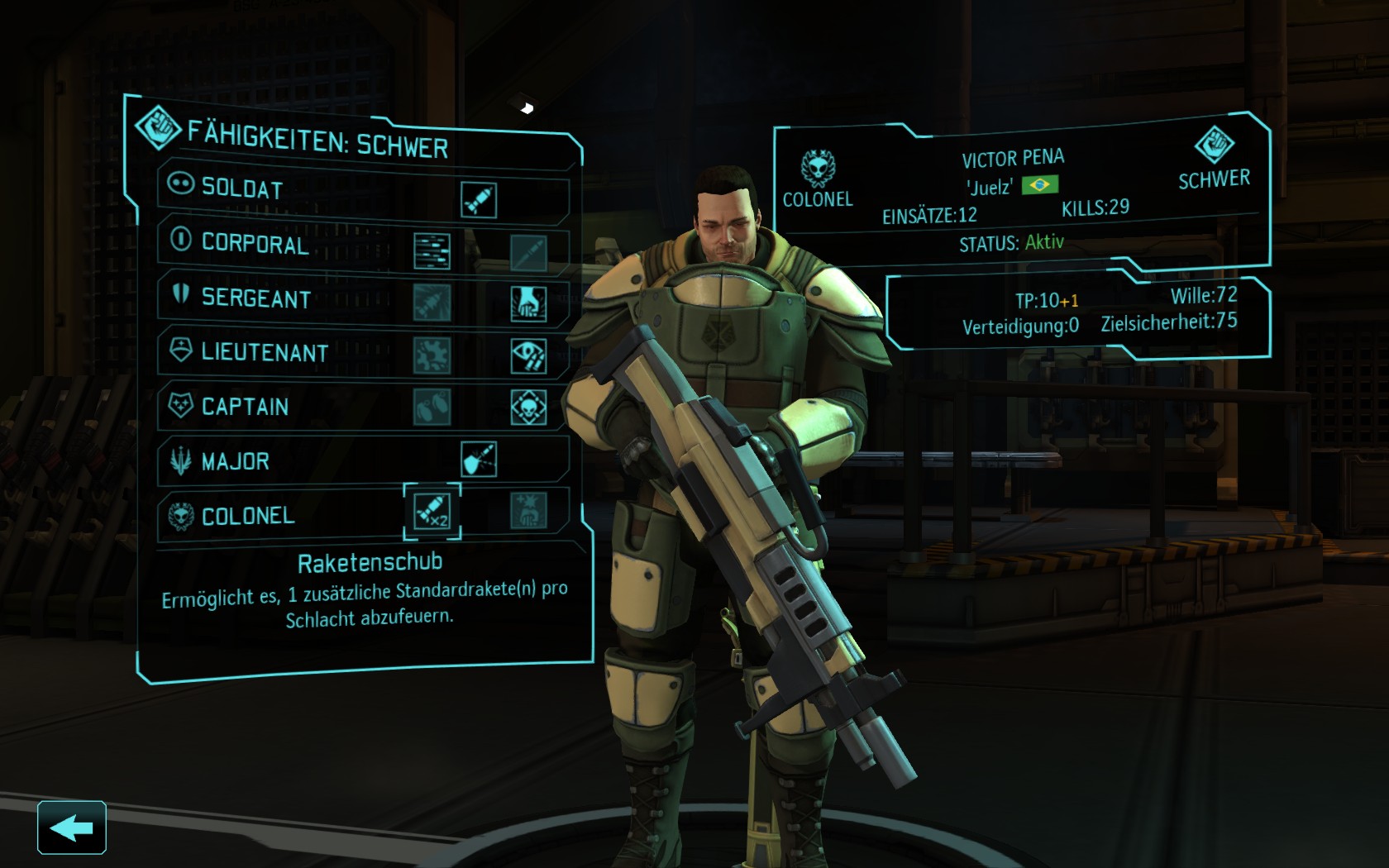Go back with the arrow button
Viewport: 1389px width, 868px height.
pos(71,827)
